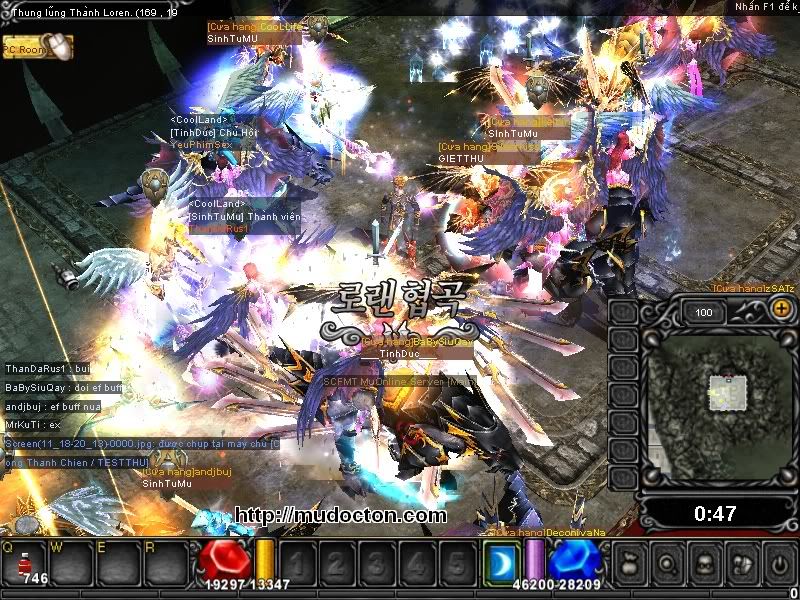Select hotkey slot number 3
This screenshot has width=800, height=600.
pyautogui.click(x=377, y=562)
